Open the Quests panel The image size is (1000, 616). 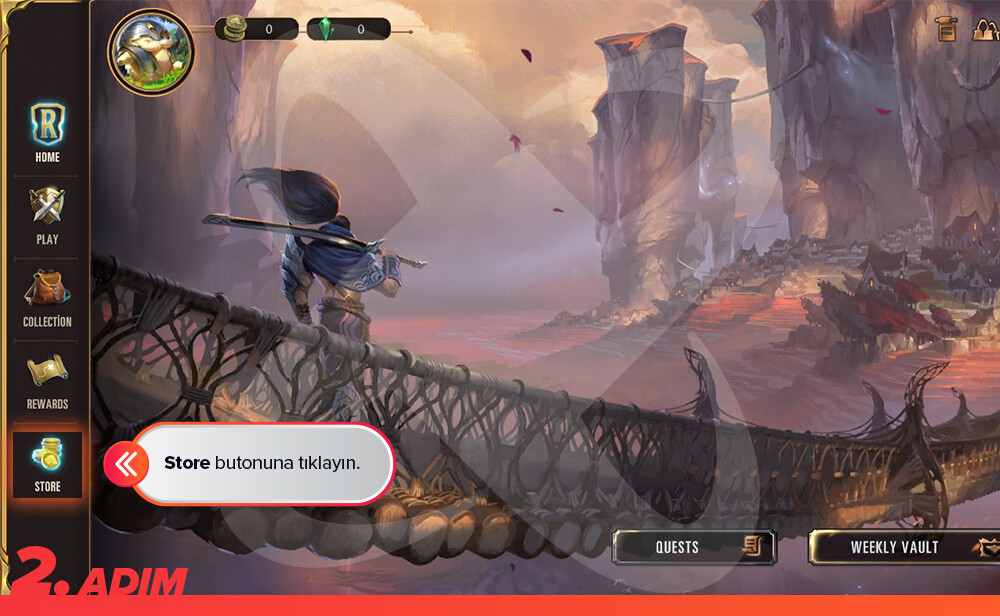pos(693,547)
